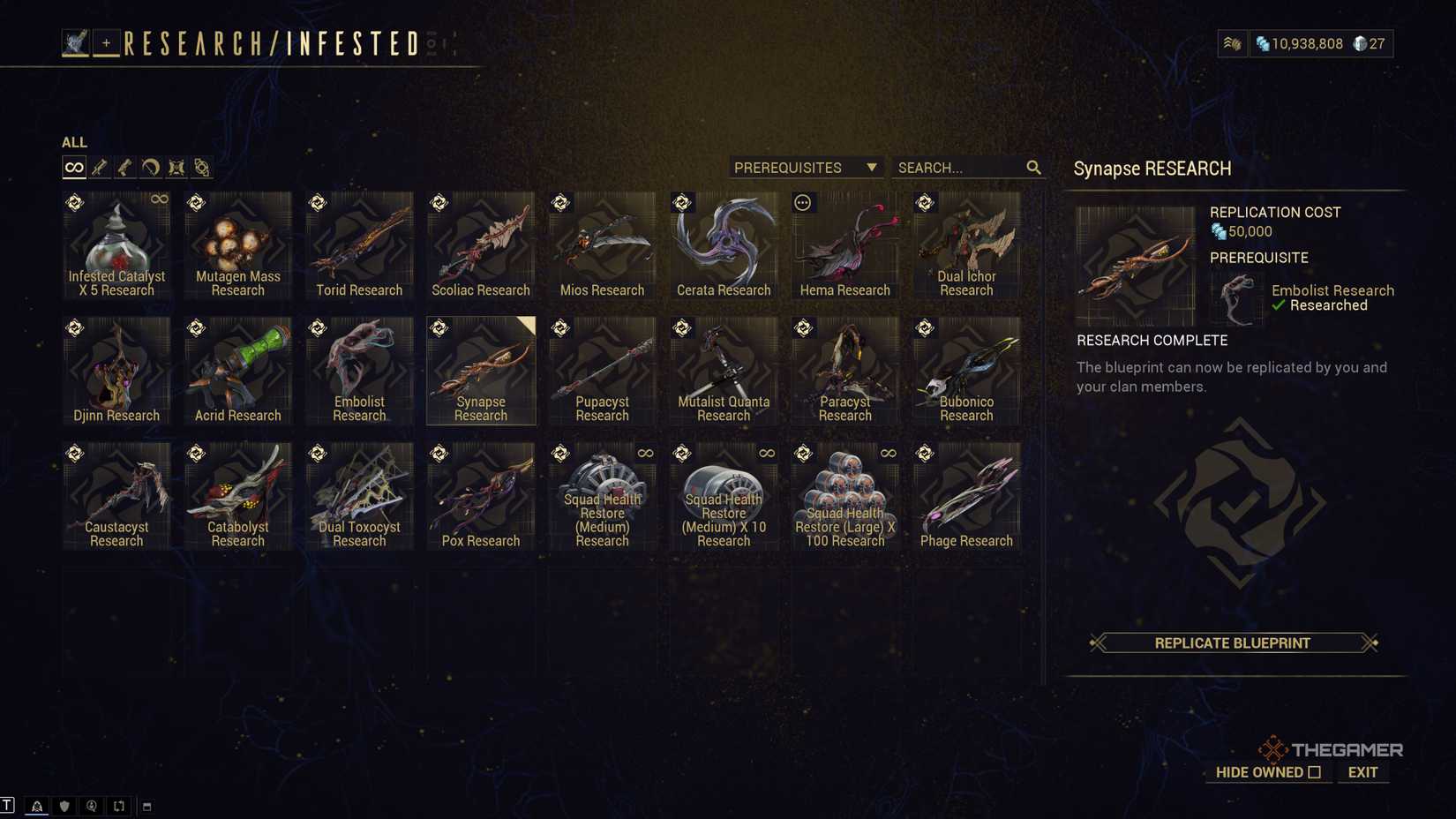The width and height of the screenshot is (1456, 819).
Task: Select the infinity consumables research filter
Action: [x=74, y=167]
